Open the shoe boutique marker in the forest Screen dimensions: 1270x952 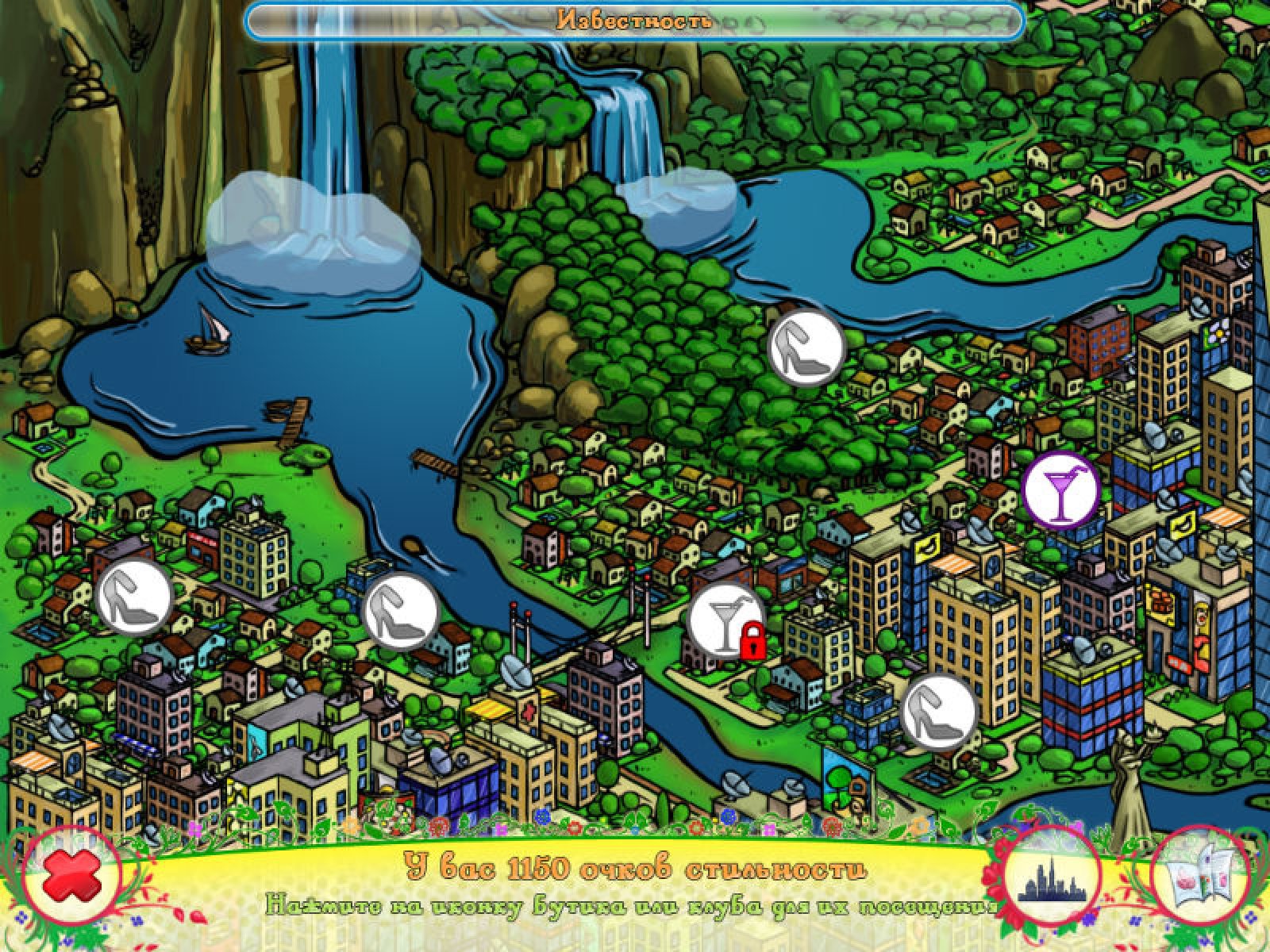tap(806, 347)
